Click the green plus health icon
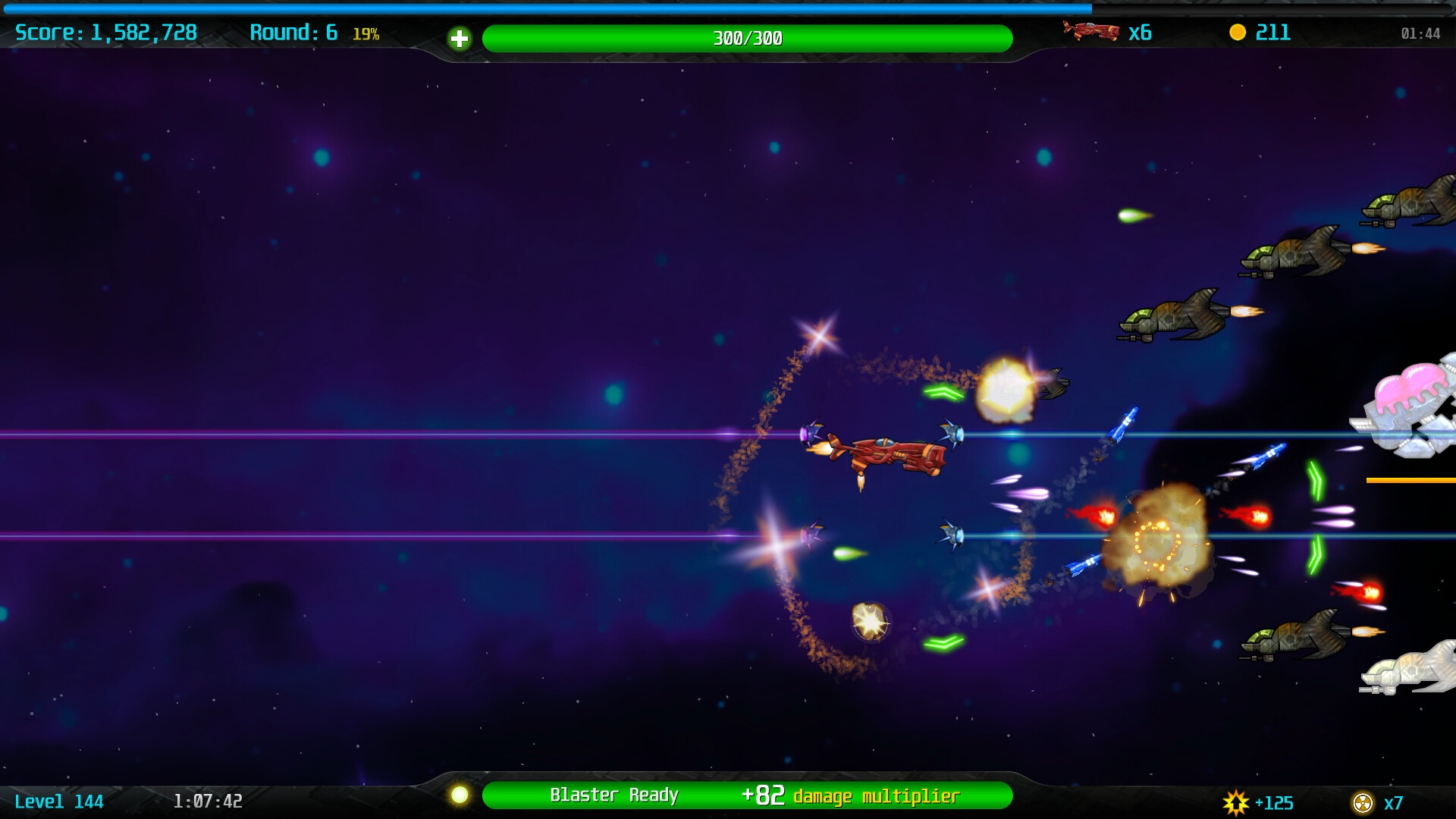The height and width of the screenshot is (819, 1456). [x=461, y=37]
